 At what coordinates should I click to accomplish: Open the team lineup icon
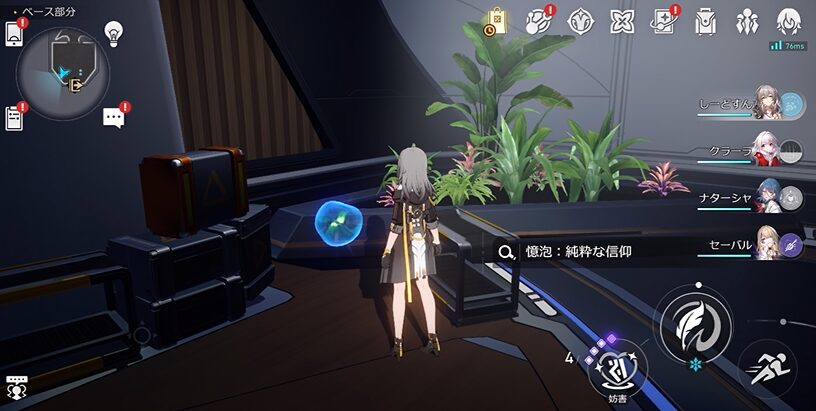[747, 21]
